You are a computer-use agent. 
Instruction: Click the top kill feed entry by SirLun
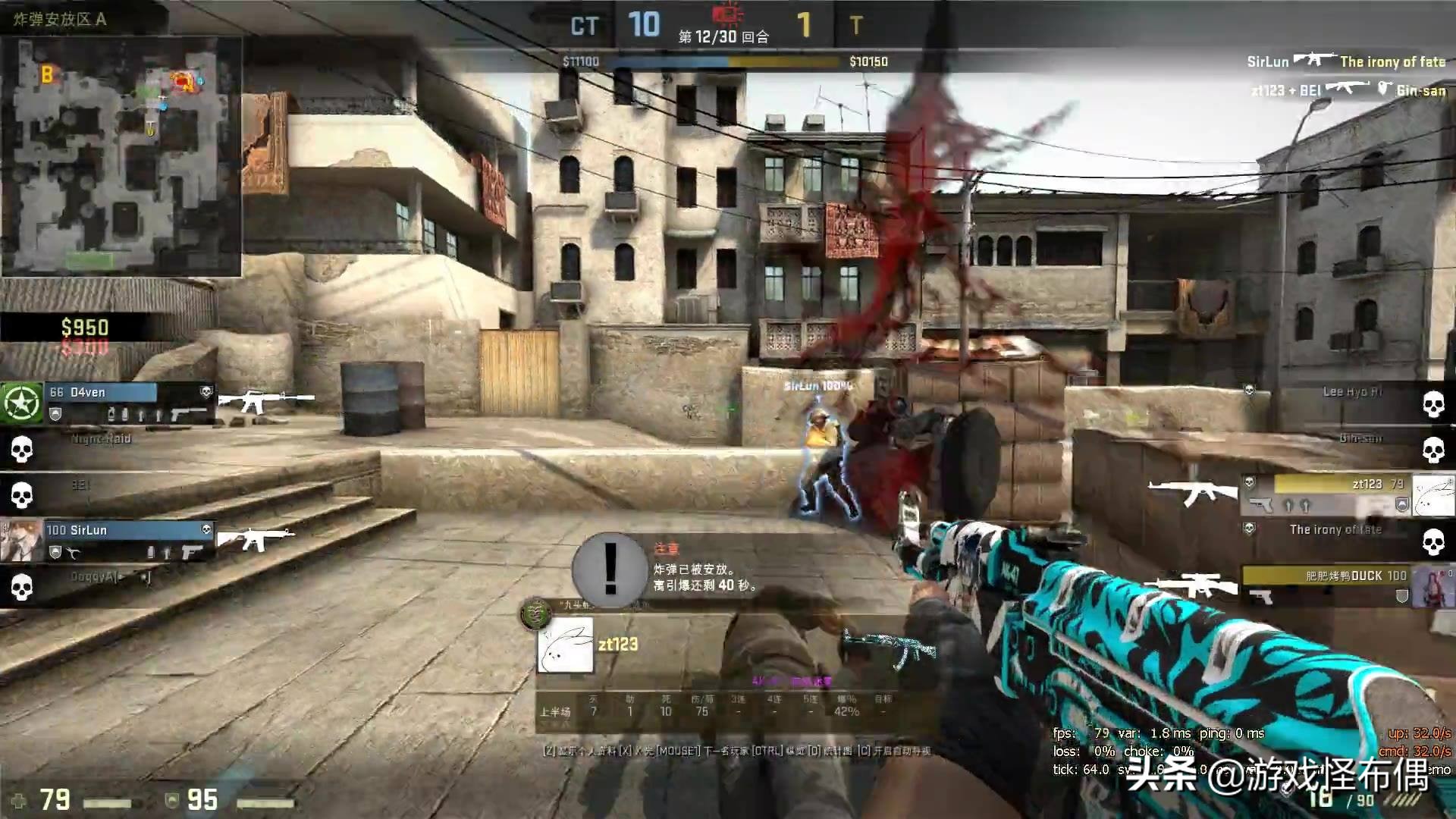pyautogui.click(x=1346, y=61)
